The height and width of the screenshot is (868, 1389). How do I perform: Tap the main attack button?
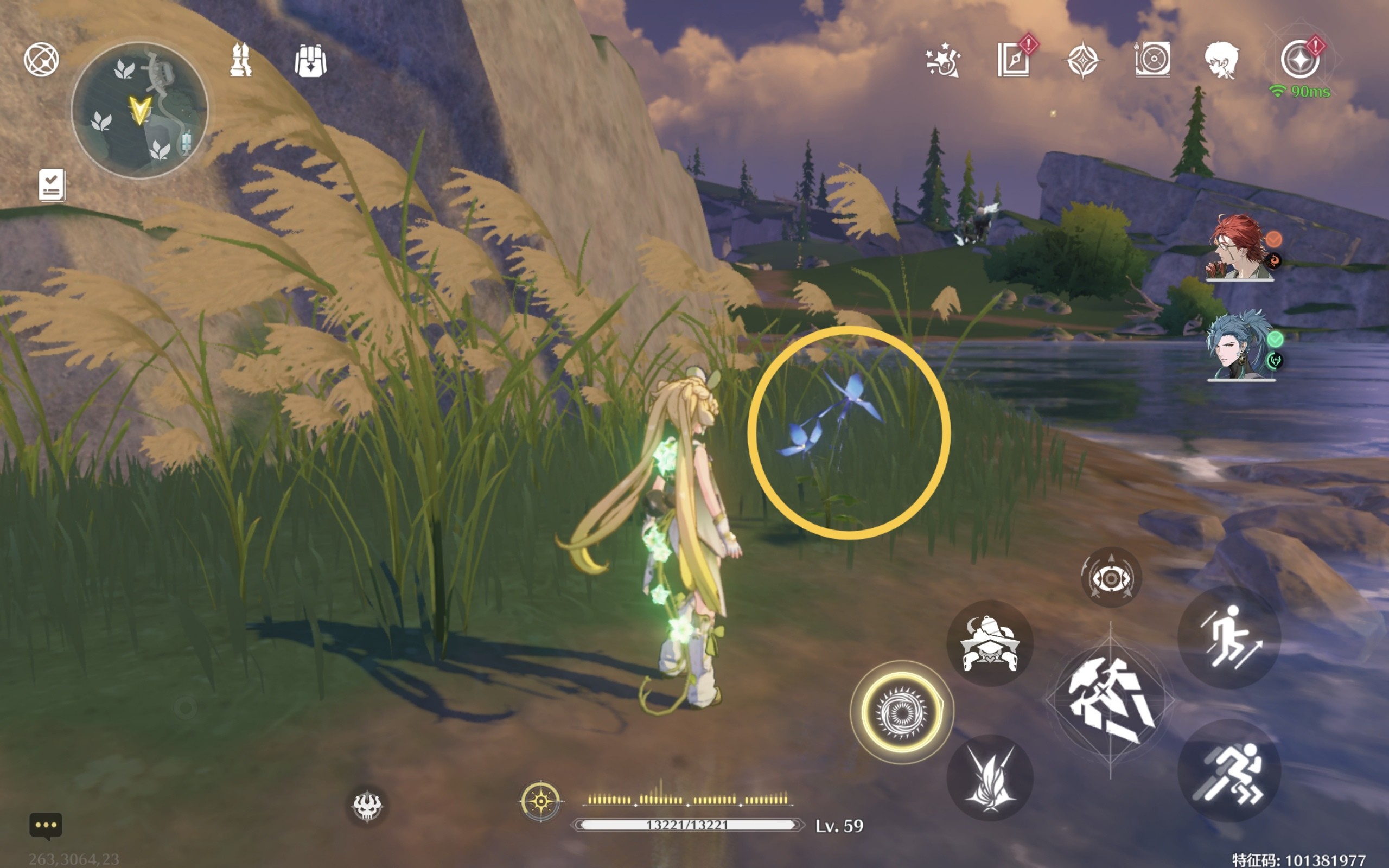click(1110, 701)
